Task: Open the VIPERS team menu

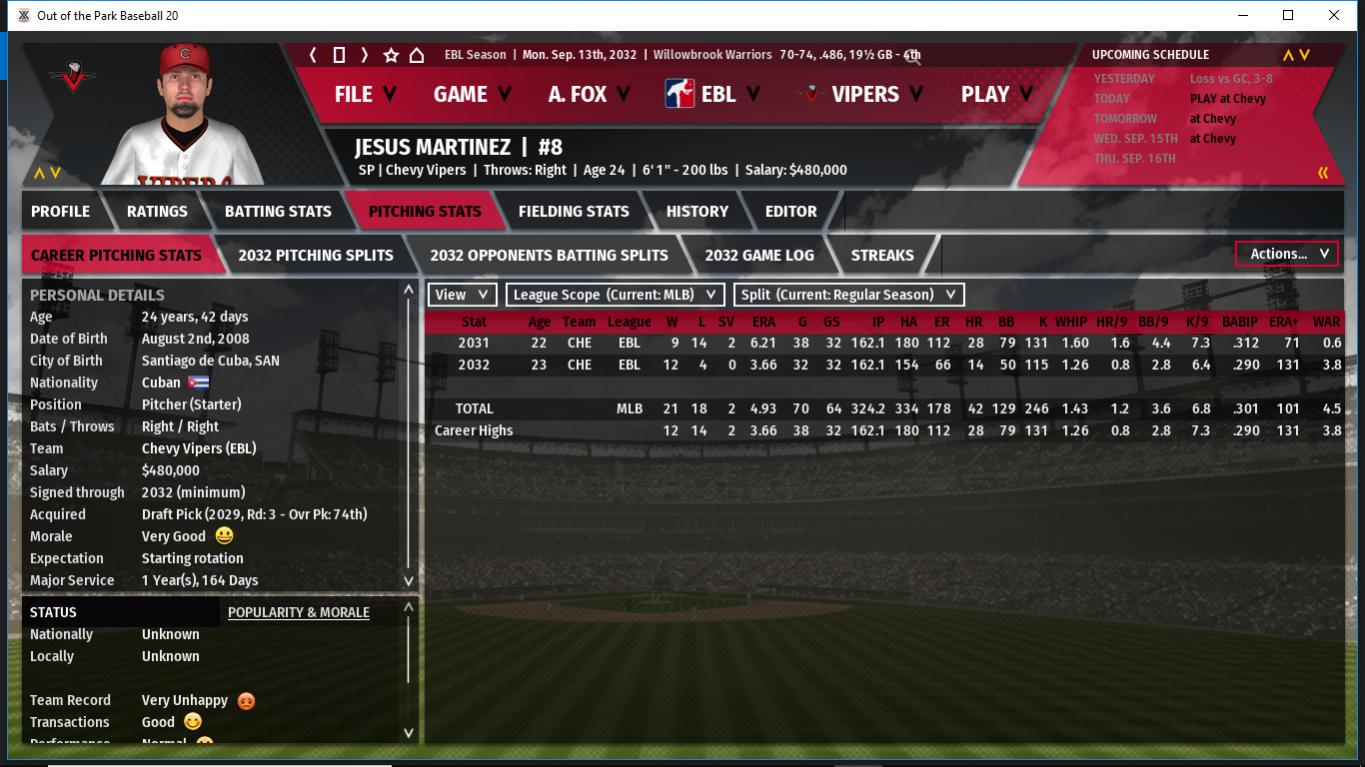Action: [863, 94]
